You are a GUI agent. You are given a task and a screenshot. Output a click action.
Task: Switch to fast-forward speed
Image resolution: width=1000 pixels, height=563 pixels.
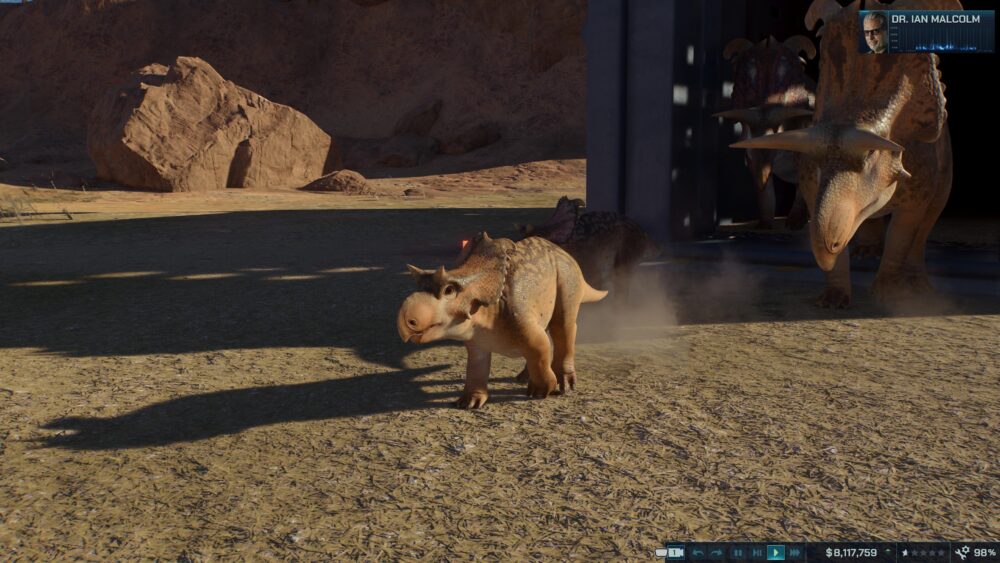pos(795,553)
